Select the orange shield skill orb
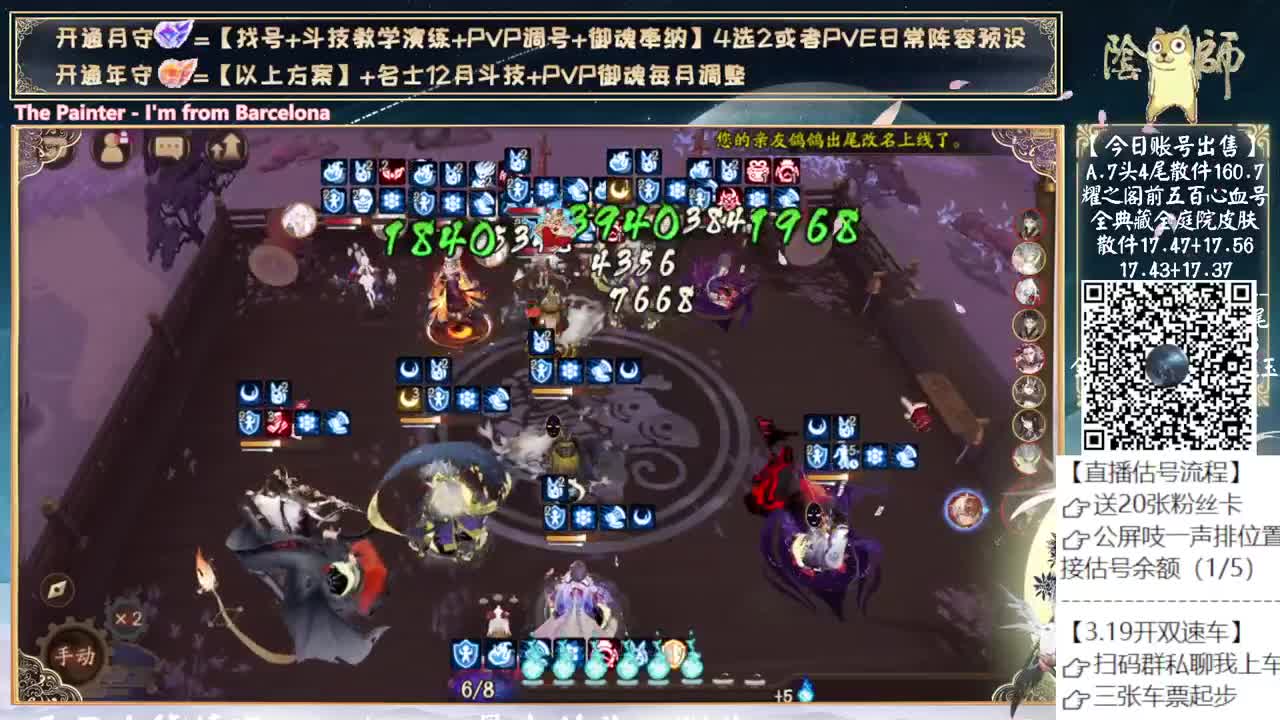 (x=673, y=658)
